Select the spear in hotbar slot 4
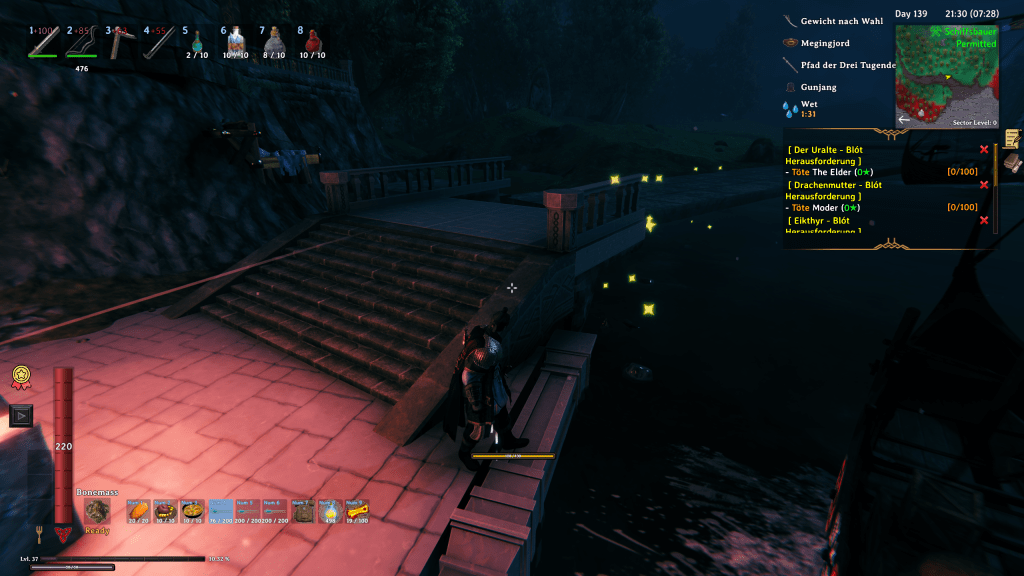Screen dimensions: 1024x576 click(158, 41)
